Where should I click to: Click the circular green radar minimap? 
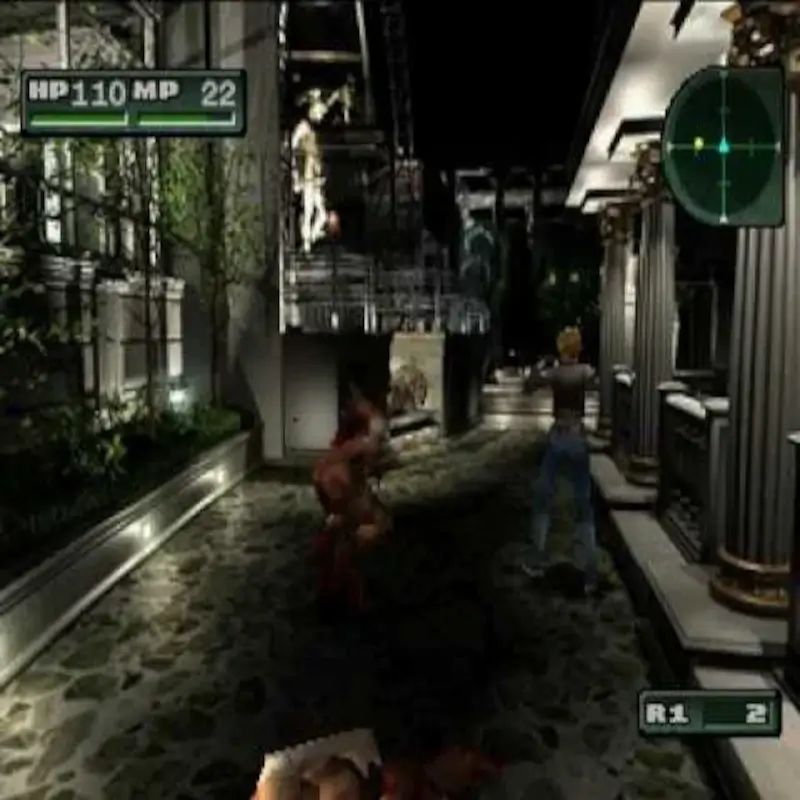click(x=723, y=146)
